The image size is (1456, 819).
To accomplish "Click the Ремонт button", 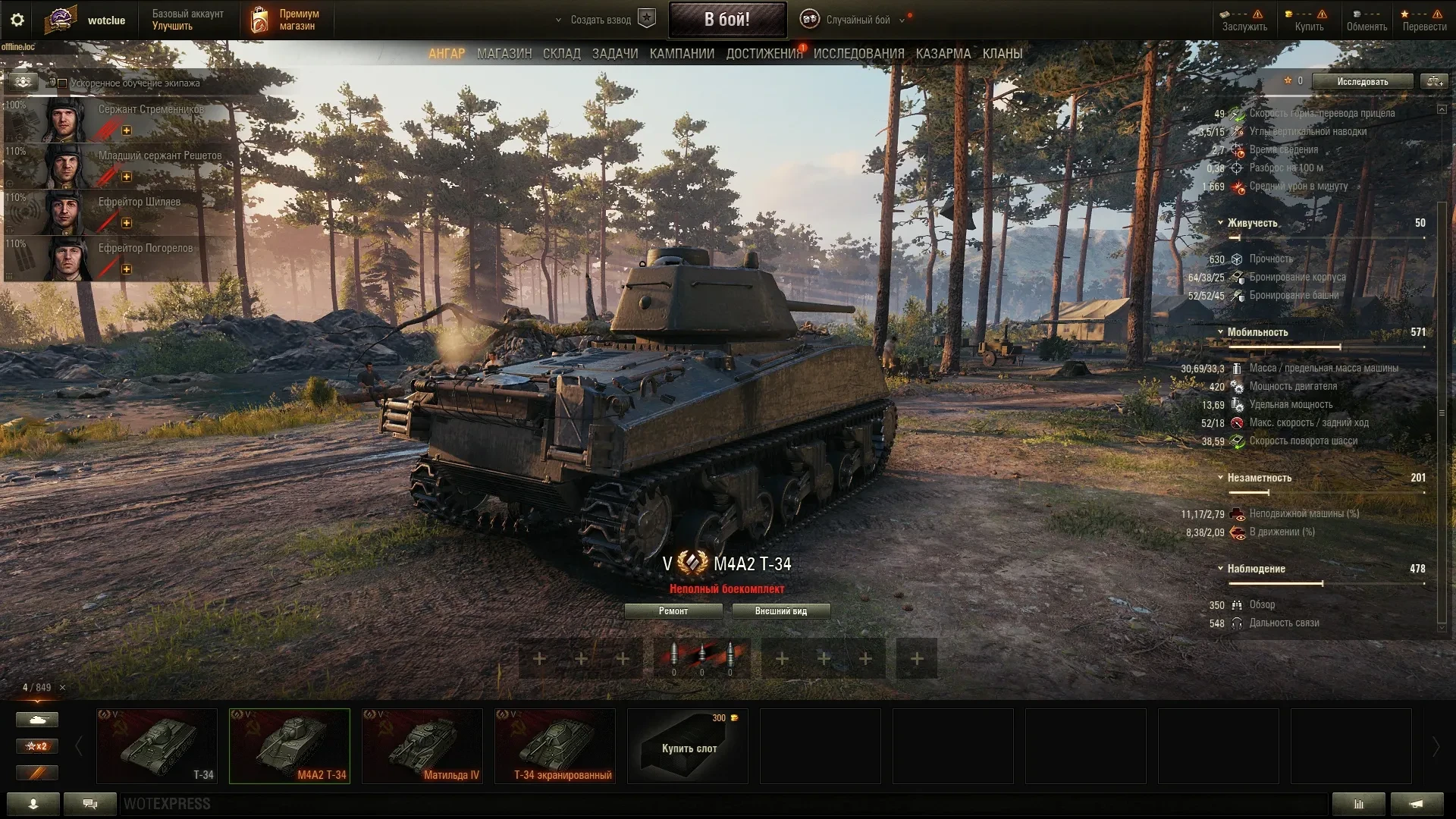I will pyautogui.click(x=673, y=611).
